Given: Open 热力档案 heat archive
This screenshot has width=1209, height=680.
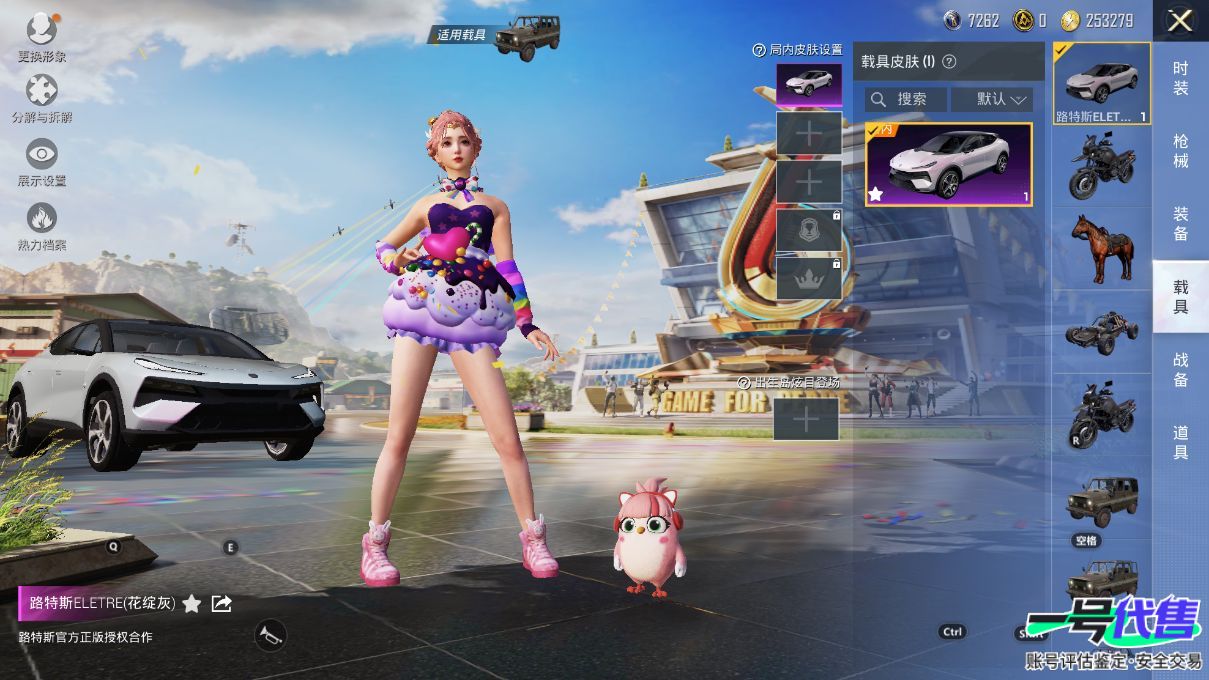Looking at the screenshot, I should tap(42, 220).
